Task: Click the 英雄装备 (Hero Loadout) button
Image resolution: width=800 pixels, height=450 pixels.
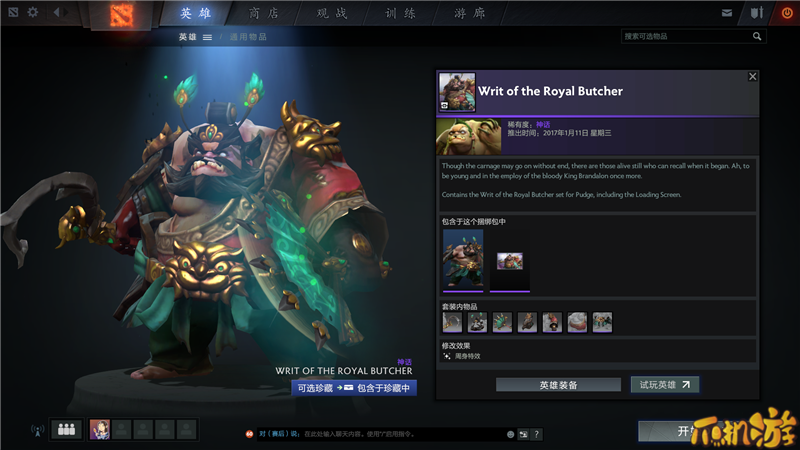Action: (x=558, y=384)
